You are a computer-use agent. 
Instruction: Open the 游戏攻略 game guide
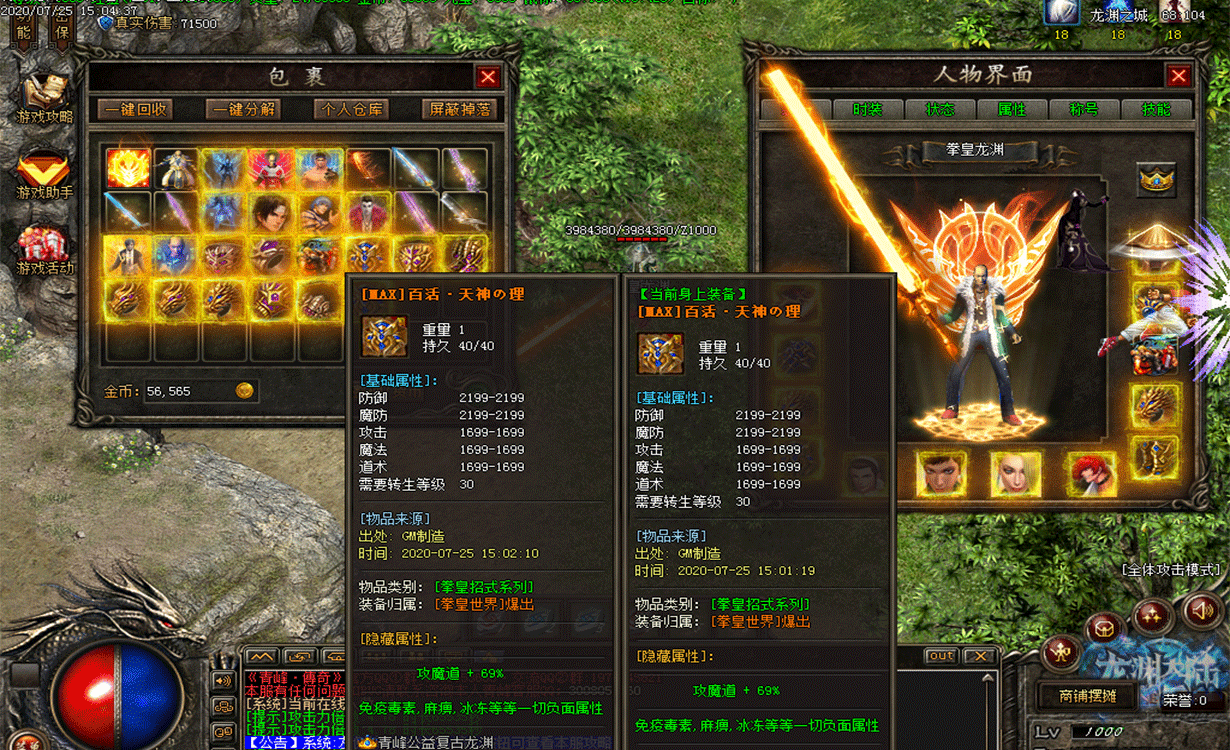[x=45, y=98]
